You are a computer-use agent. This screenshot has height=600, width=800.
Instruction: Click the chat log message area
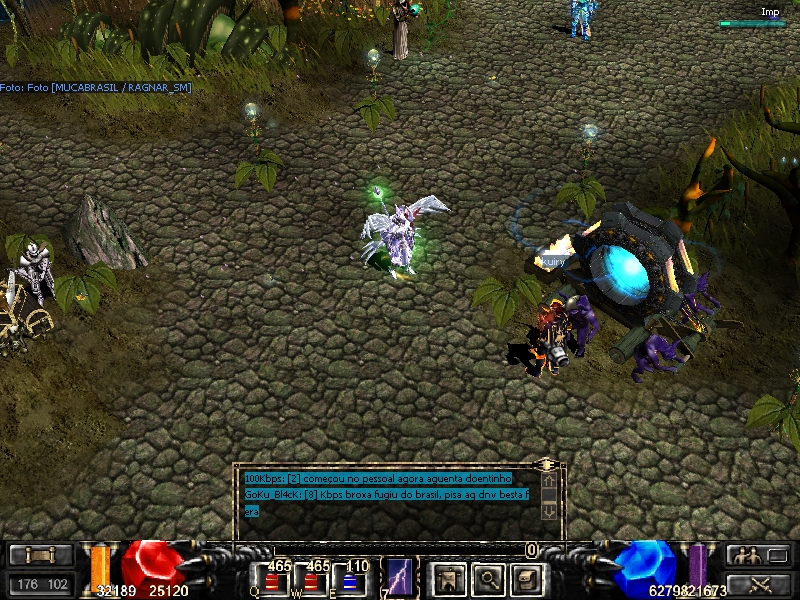[390, 494]
